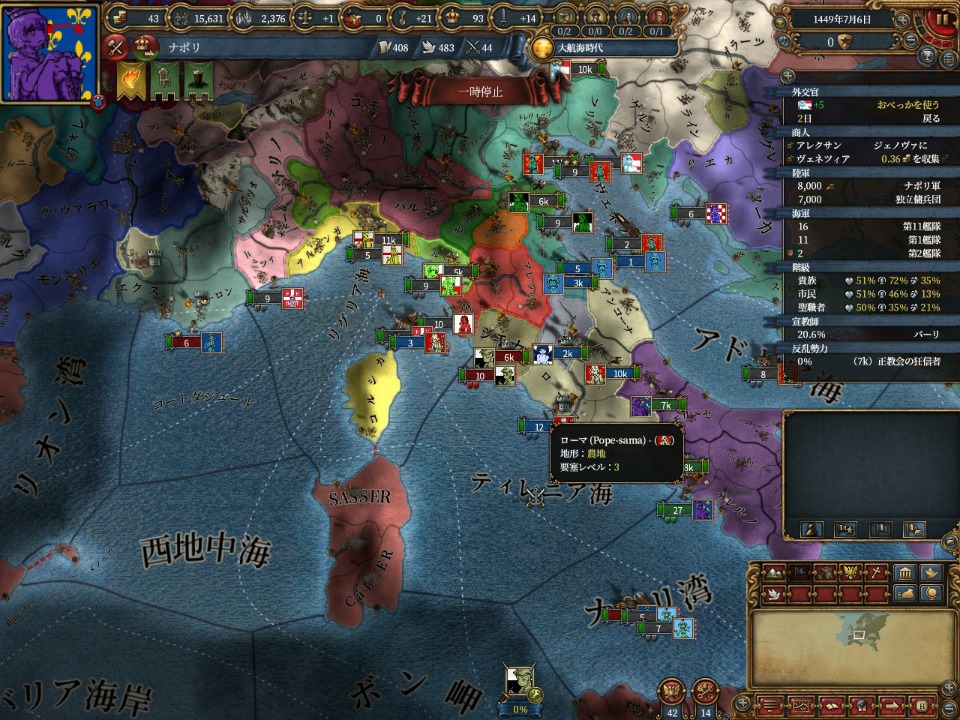Click the flame alert banner

[130, 80]
